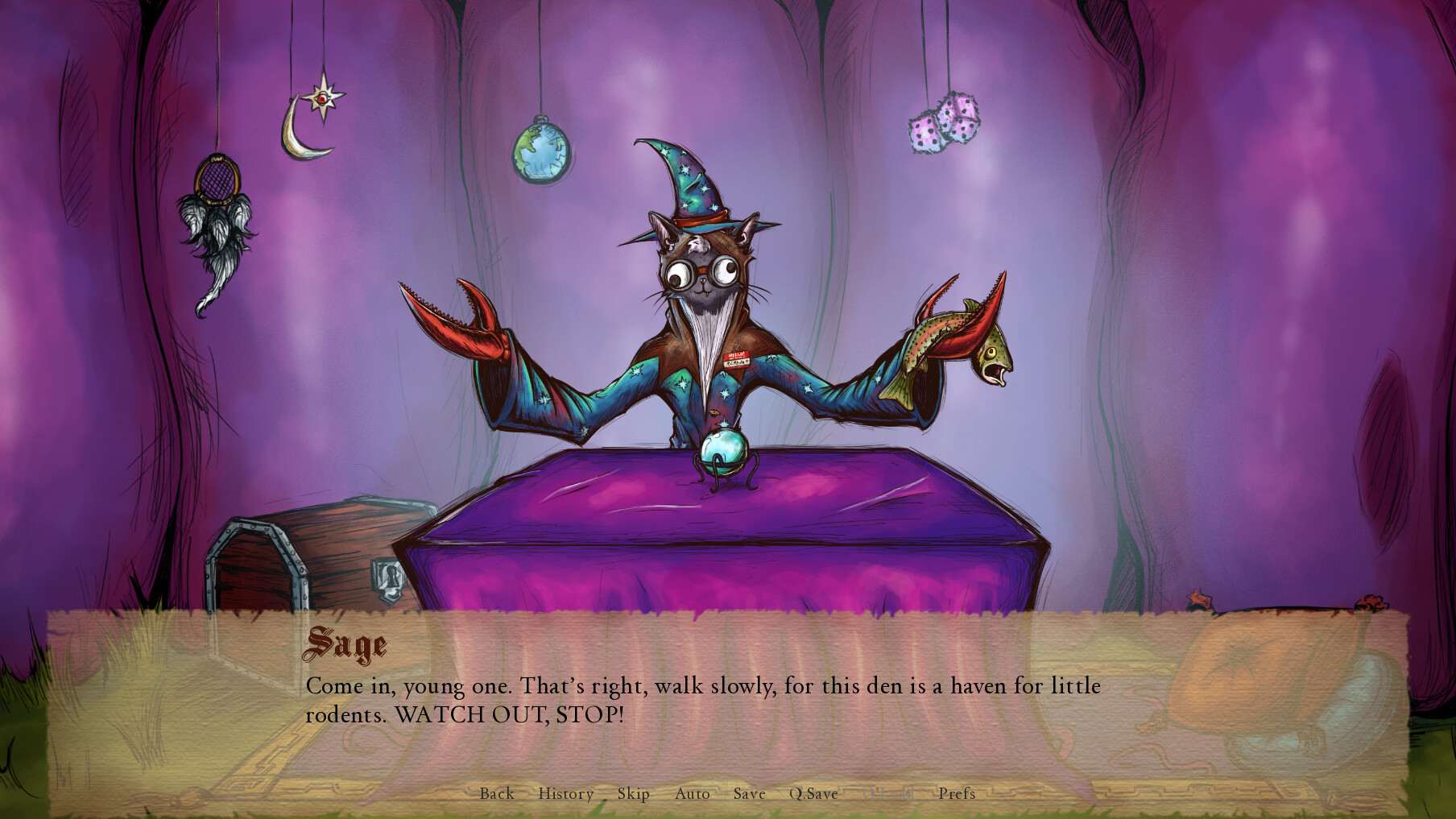This screenshot has width=1456, height=819.
Task: Open the Prefs settings screen
Action: tap(958, 794)
